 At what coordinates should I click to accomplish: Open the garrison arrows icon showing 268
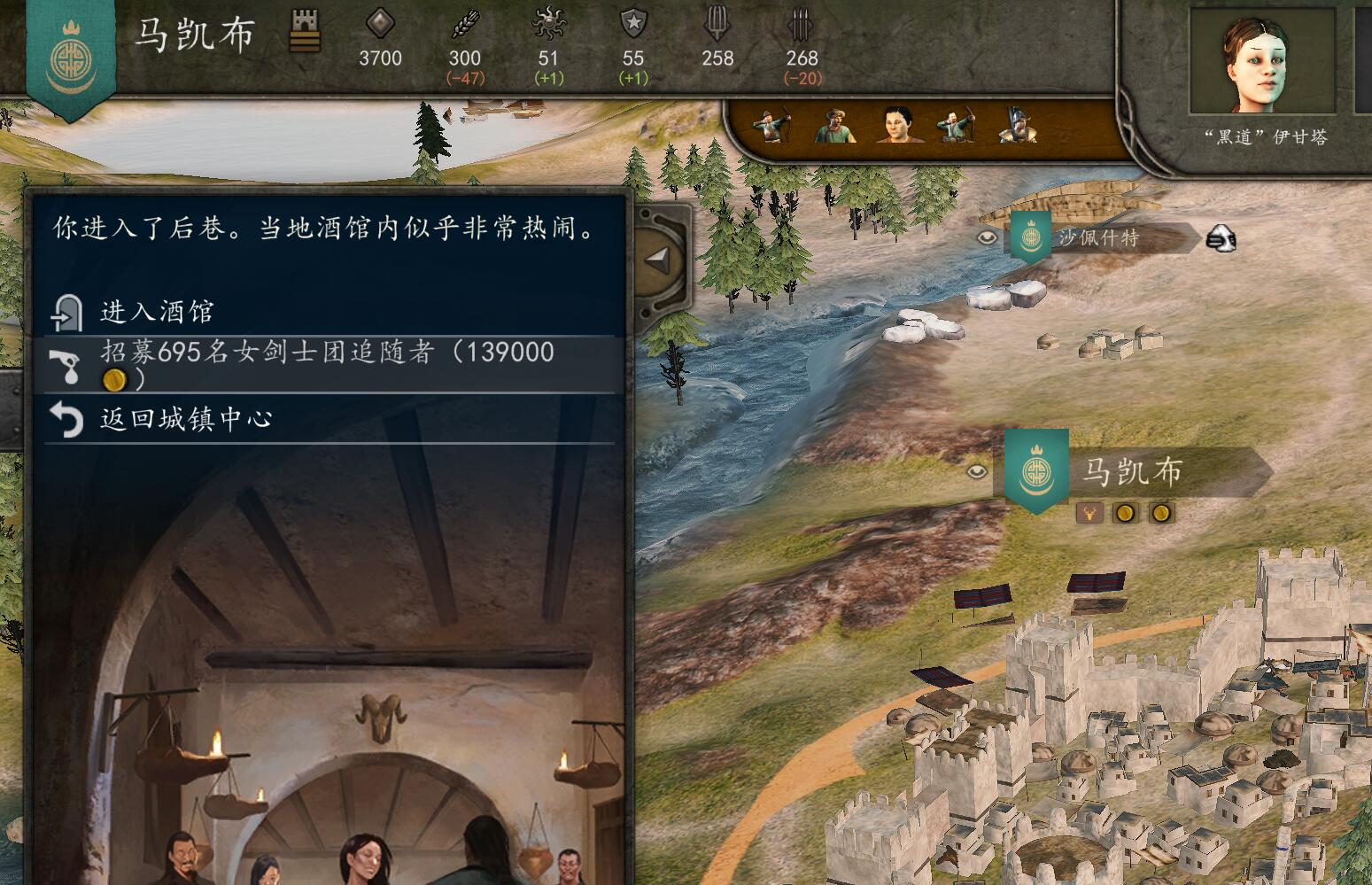coord(801,27)
